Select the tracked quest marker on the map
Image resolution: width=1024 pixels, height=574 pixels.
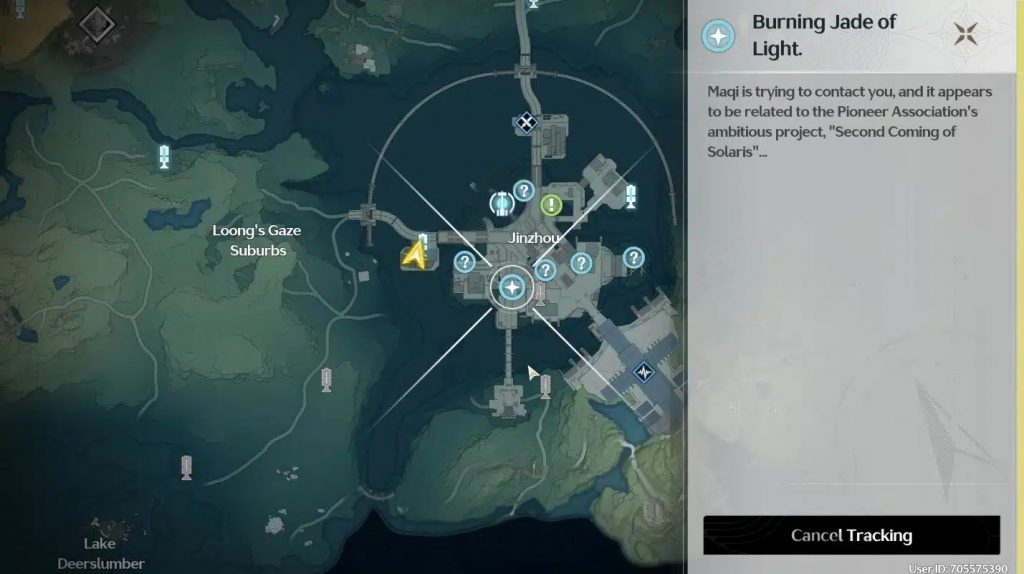pos(513,288)
